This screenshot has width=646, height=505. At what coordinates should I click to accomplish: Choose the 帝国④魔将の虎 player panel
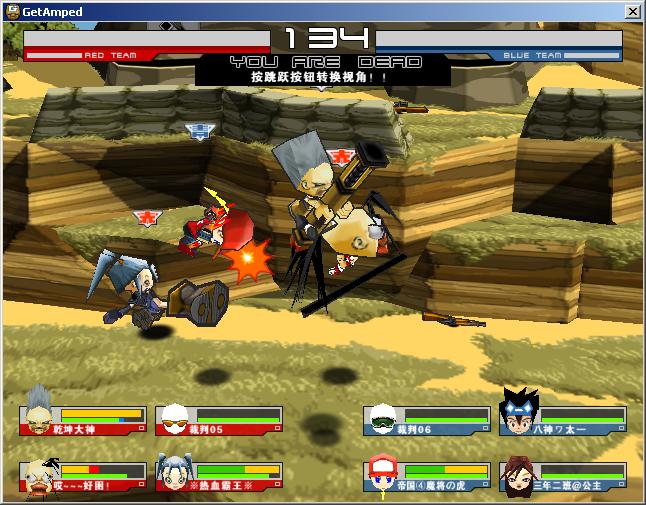point(428,476)
